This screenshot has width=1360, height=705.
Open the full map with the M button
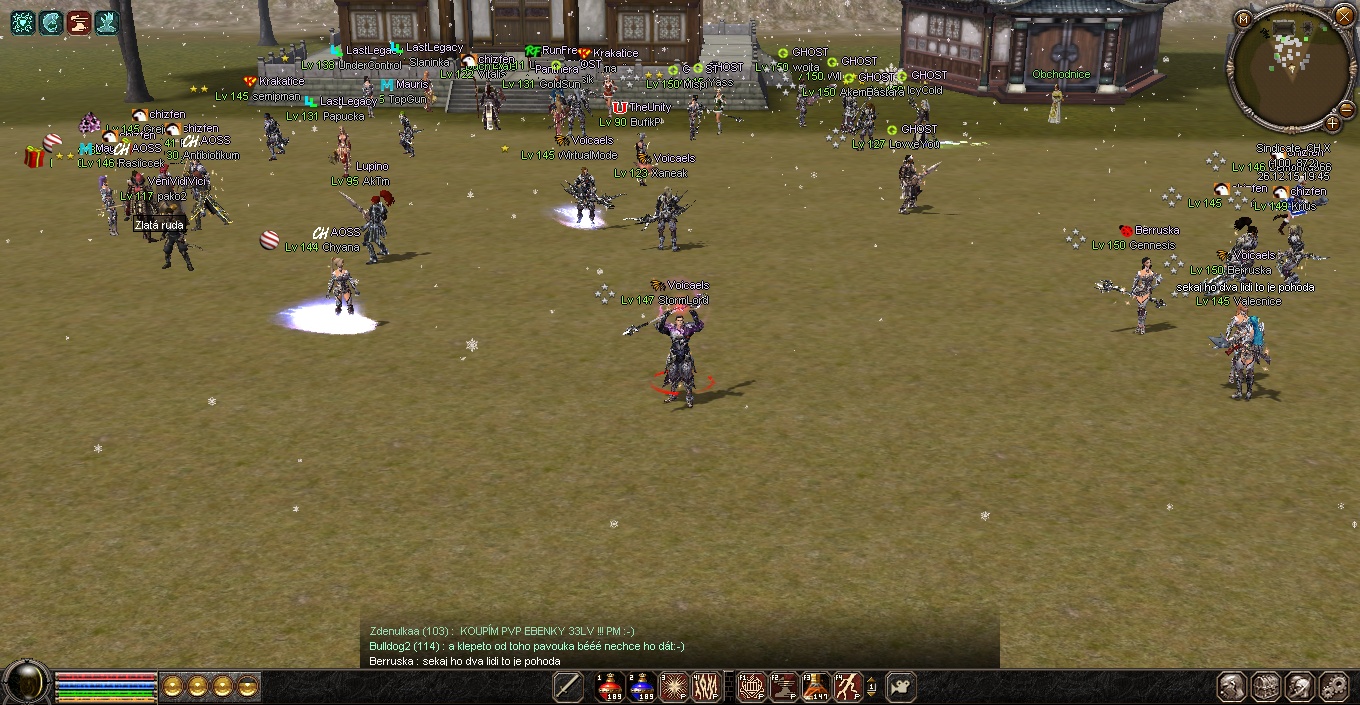(x=1243, y=18)
